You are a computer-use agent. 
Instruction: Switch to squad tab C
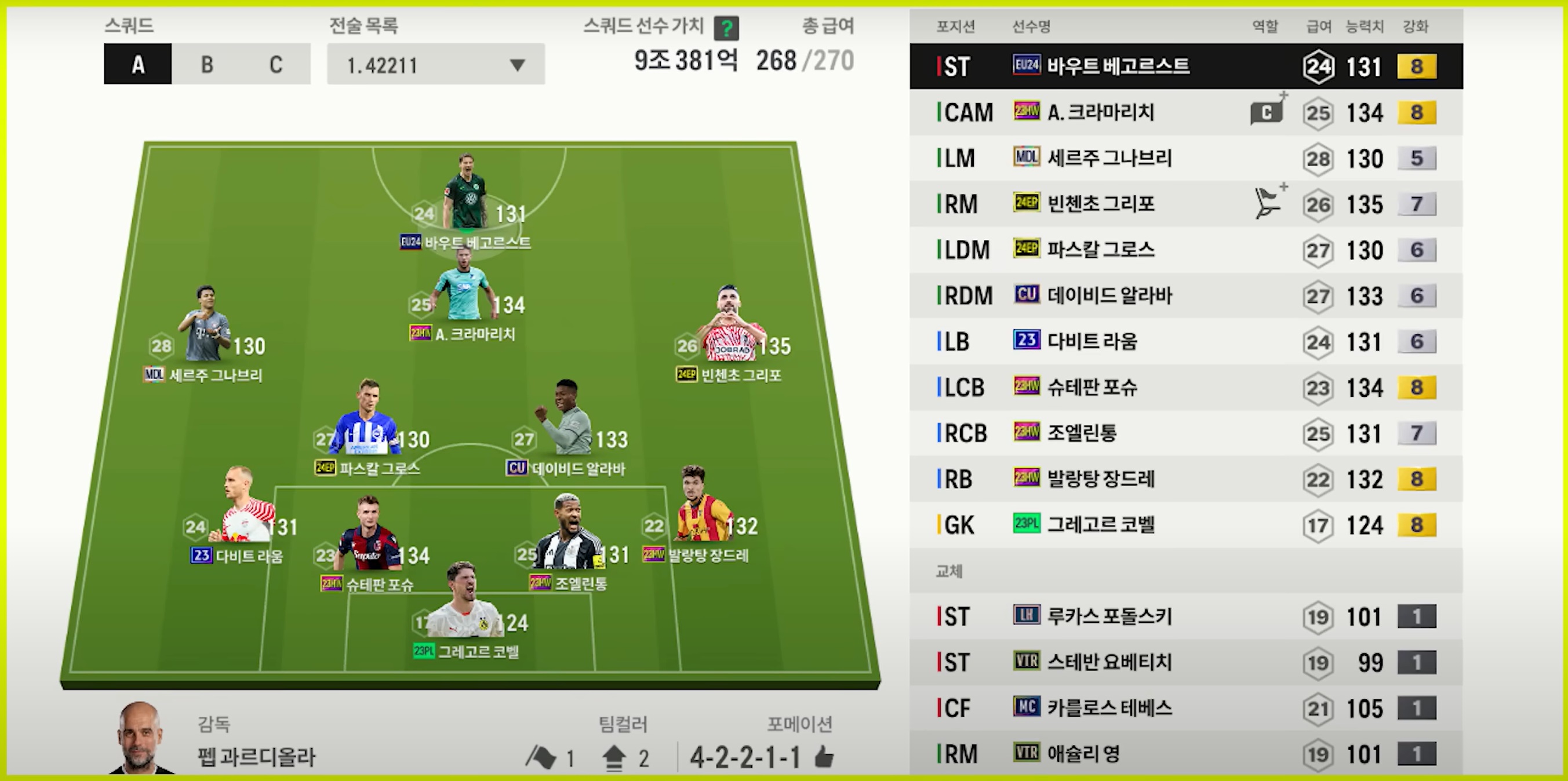[x=276, y=64]
